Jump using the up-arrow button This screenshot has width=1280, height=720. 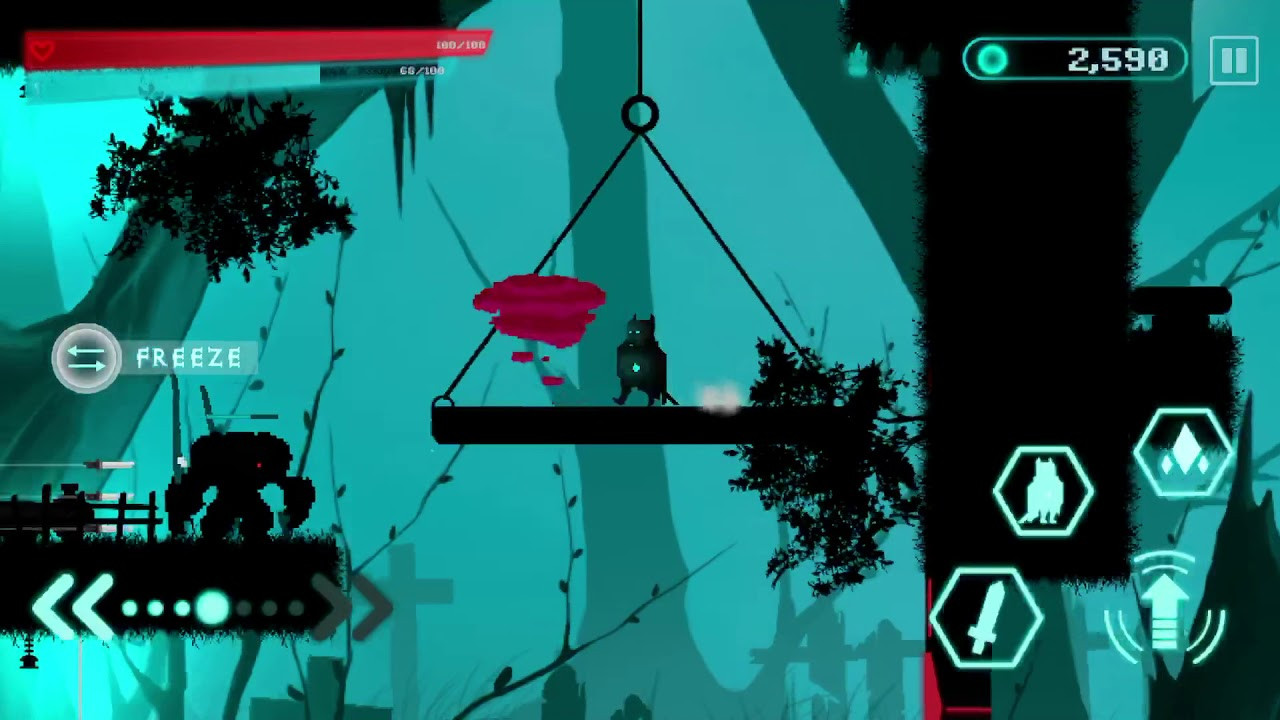point(1166,610)
